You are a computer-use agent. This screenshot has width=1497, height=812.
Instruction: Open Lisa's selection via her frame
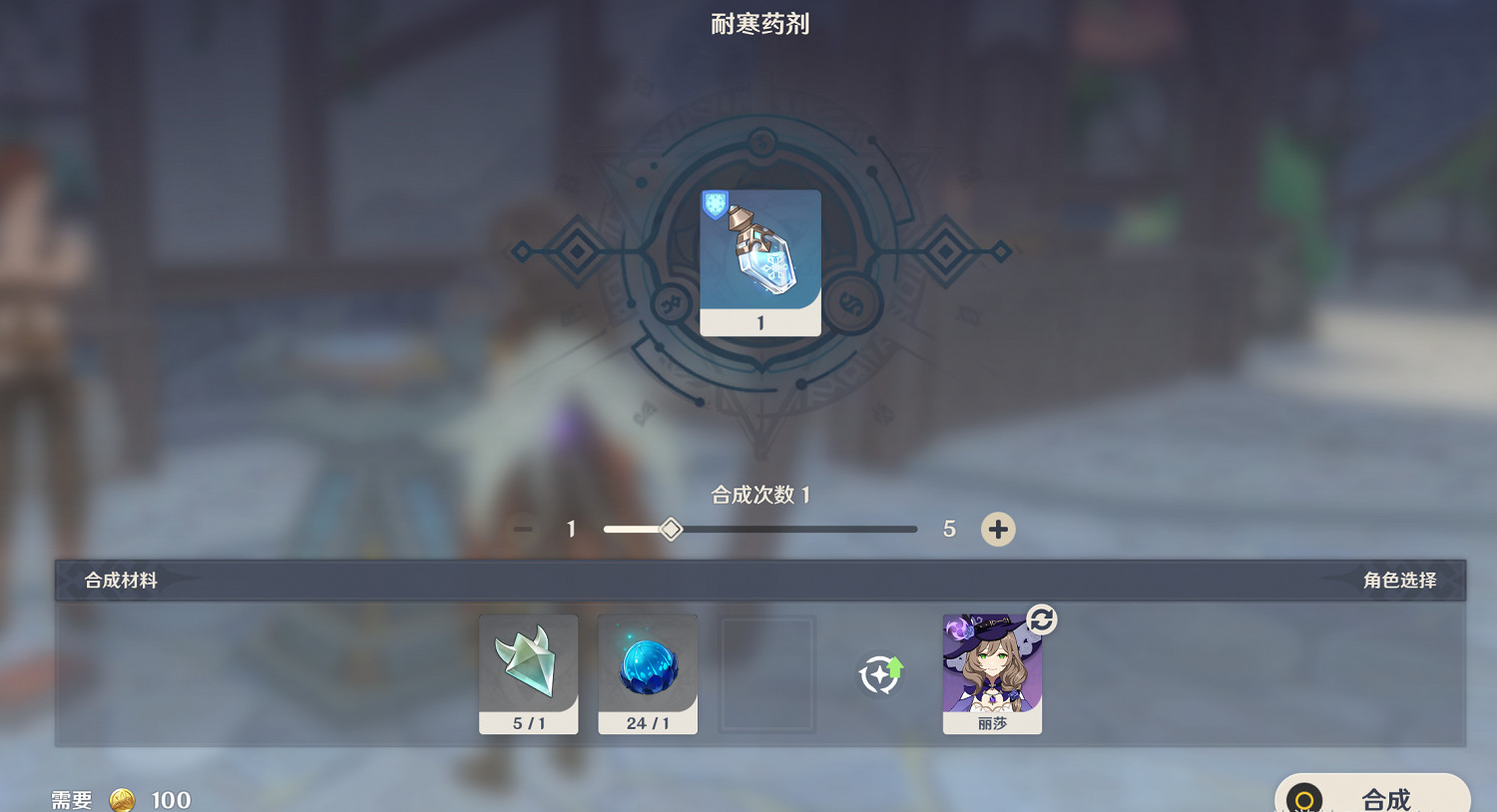click(991, 673)
